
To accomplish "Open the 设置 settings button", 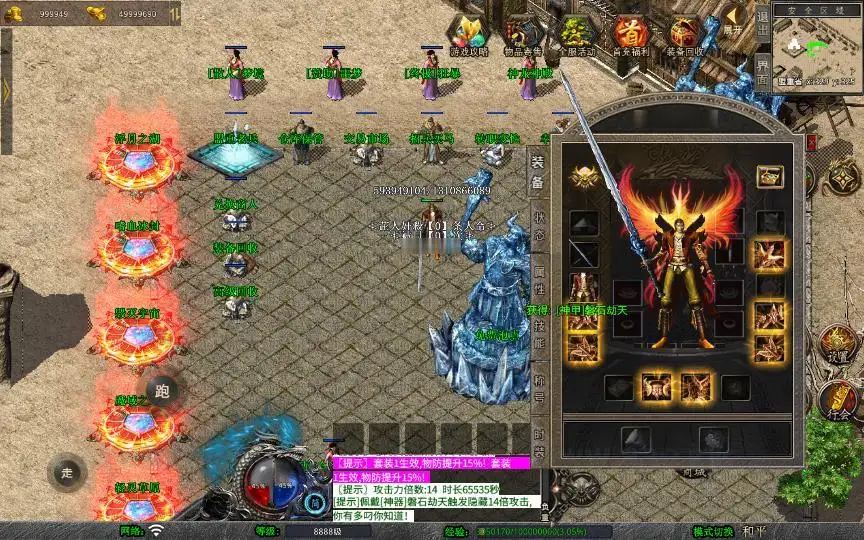I will (839, 347).
